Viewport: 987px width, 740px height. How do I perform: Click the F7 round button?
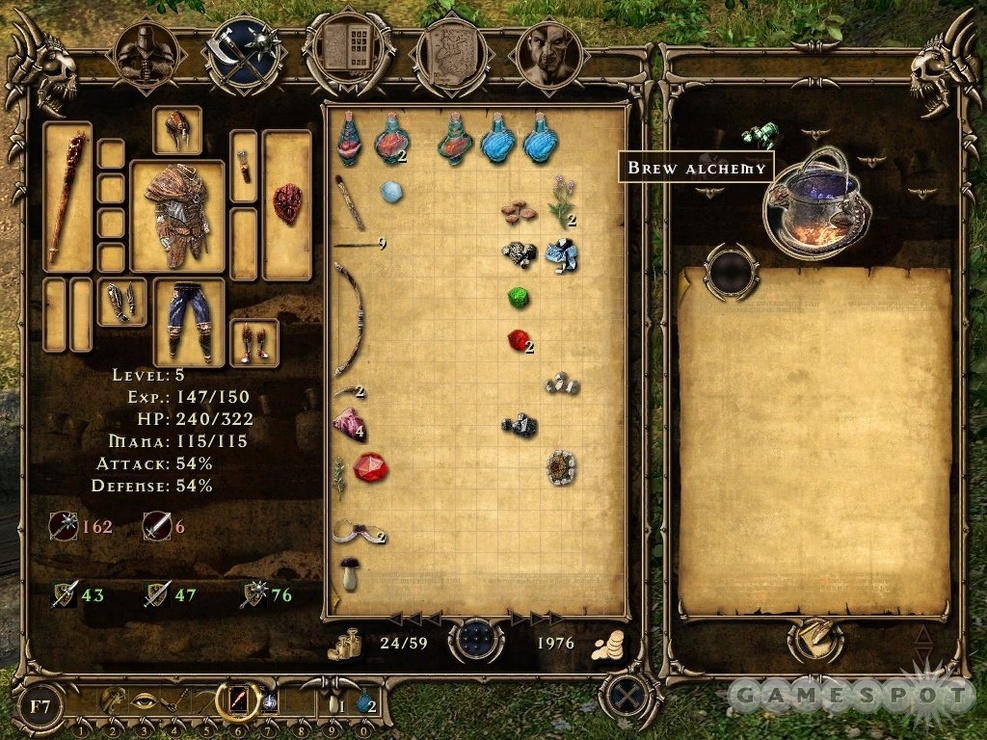[x=39, y=704]
